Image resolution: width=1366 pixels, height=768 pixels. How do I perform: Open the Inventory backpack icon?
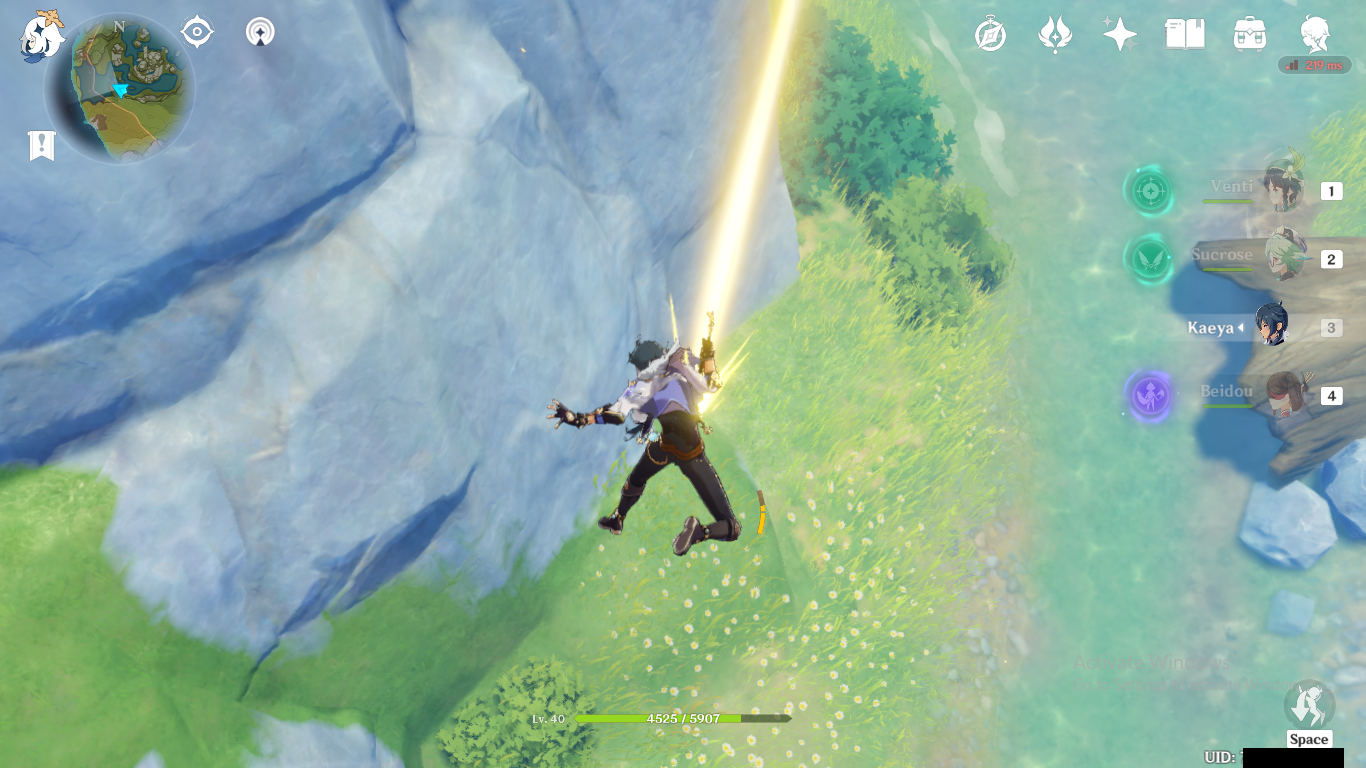coord(1249,35)
